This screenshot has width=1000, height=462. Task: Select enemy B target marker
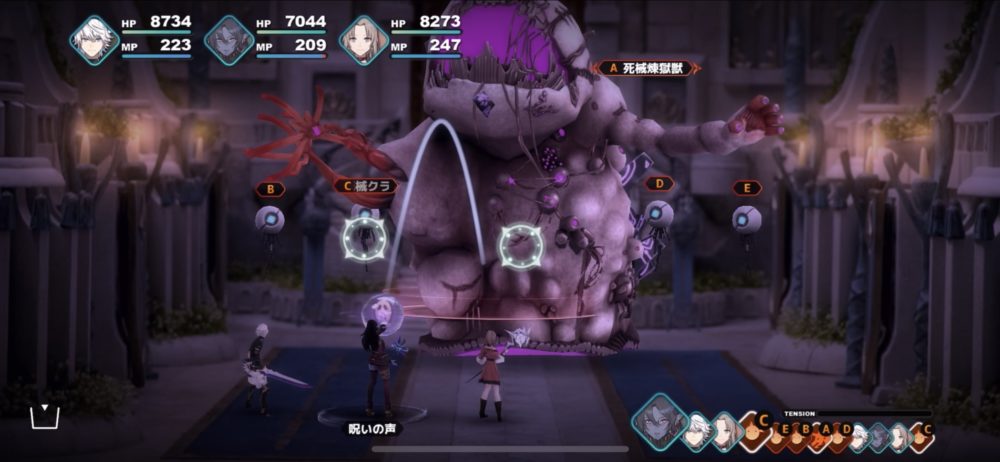tap(269, 188)
